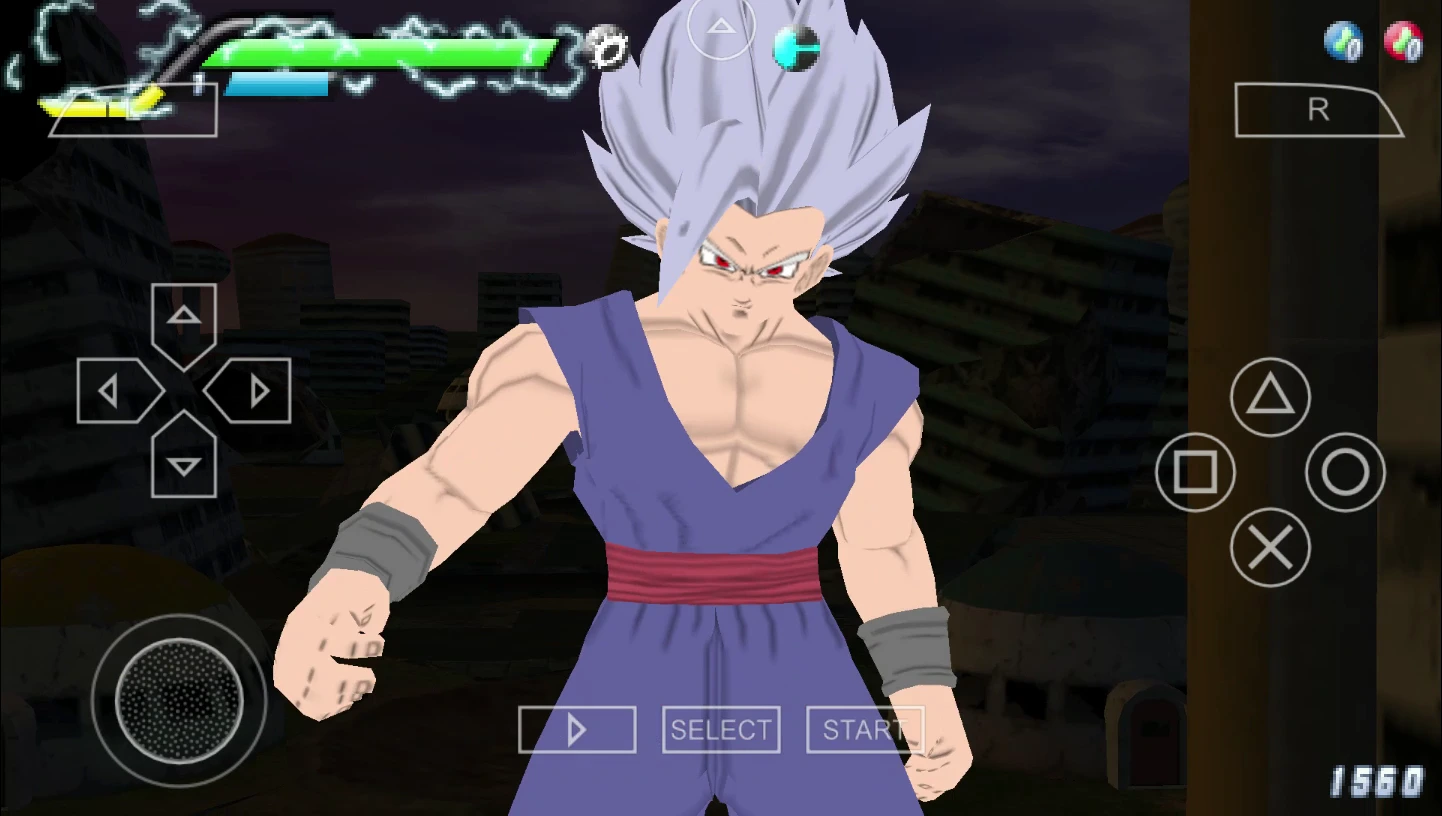
Task: Hit the square touch button
Action: click(1195, 472)
